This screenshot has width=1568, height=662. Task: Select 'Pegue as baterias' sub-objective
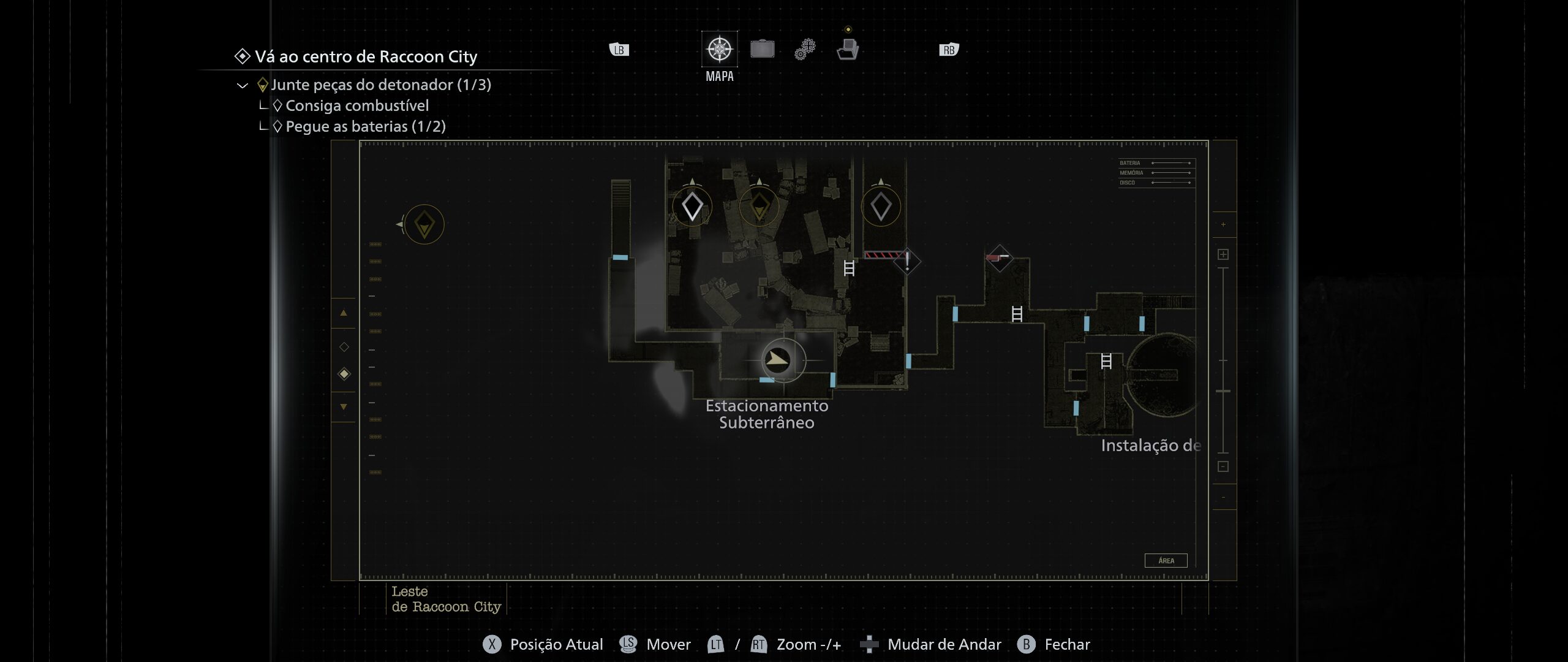(365, 127)
